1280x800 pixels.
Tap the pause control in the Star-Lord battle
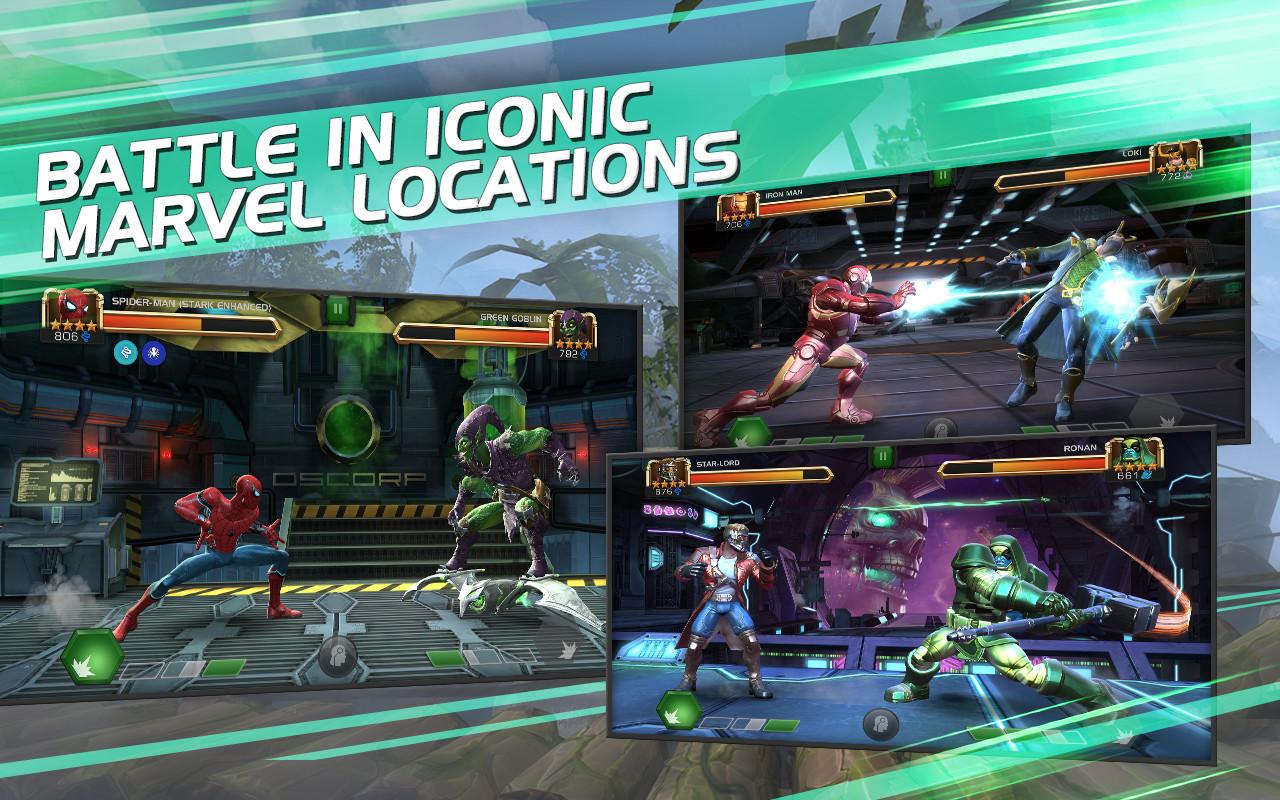(884, 455)
